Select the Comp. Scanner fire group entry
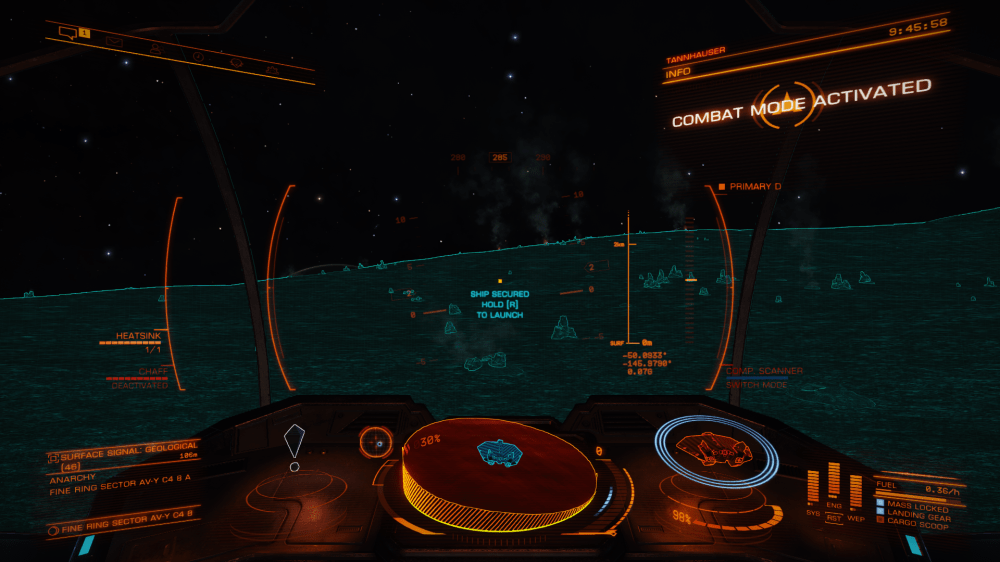The height and width of the screenshot is (562, 1000). pyautogui.click(x=764, y=372)
